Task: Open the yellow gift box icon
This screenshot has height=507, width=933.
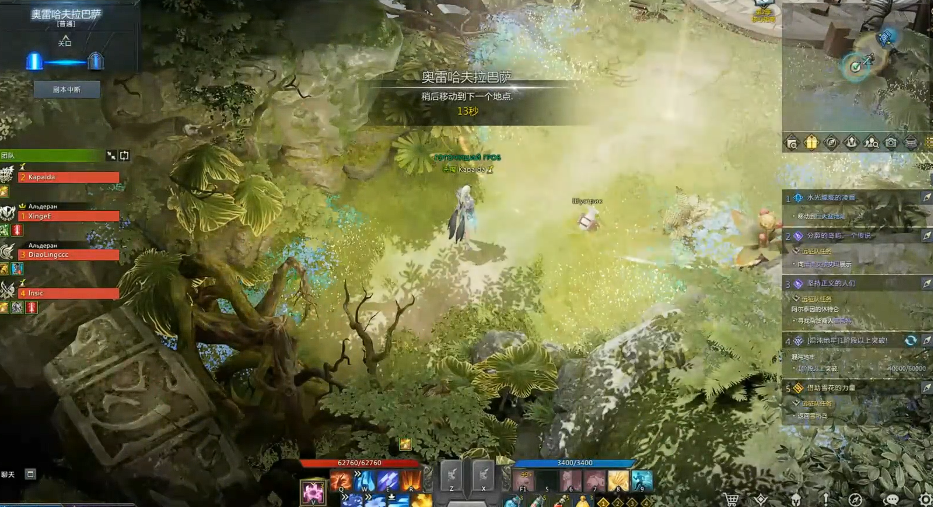Action: pyautogui.click(x=811, y=143)
